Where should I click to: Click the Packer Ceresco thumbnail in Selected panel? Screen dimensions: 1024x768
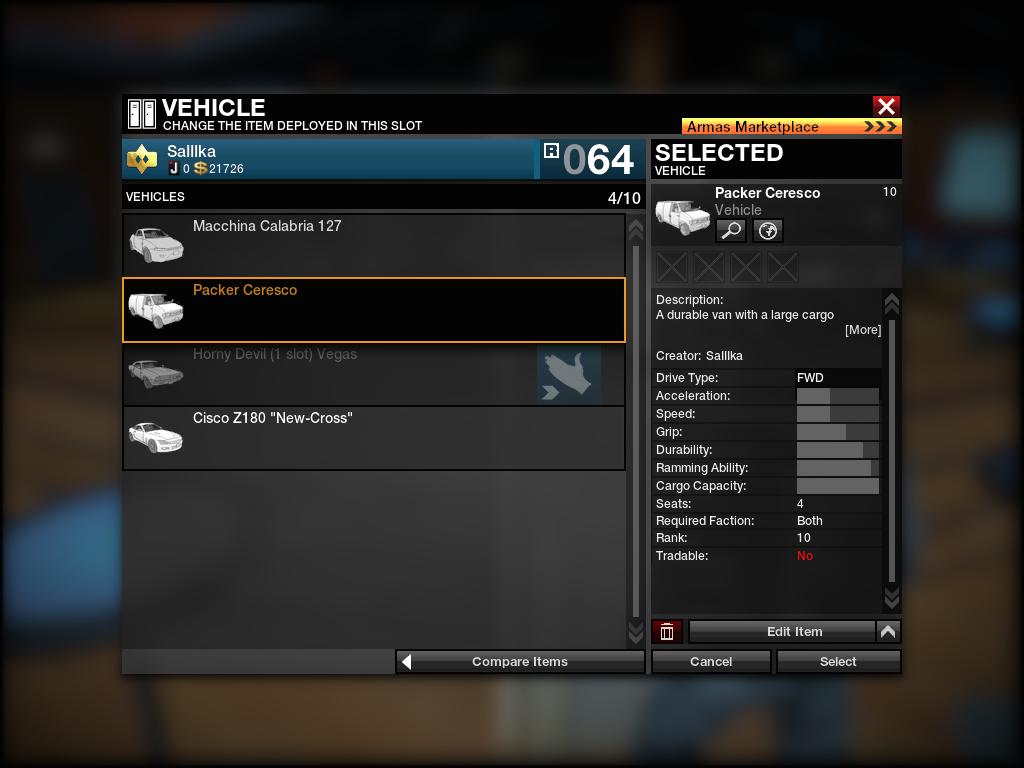click(x=682, y=214)
